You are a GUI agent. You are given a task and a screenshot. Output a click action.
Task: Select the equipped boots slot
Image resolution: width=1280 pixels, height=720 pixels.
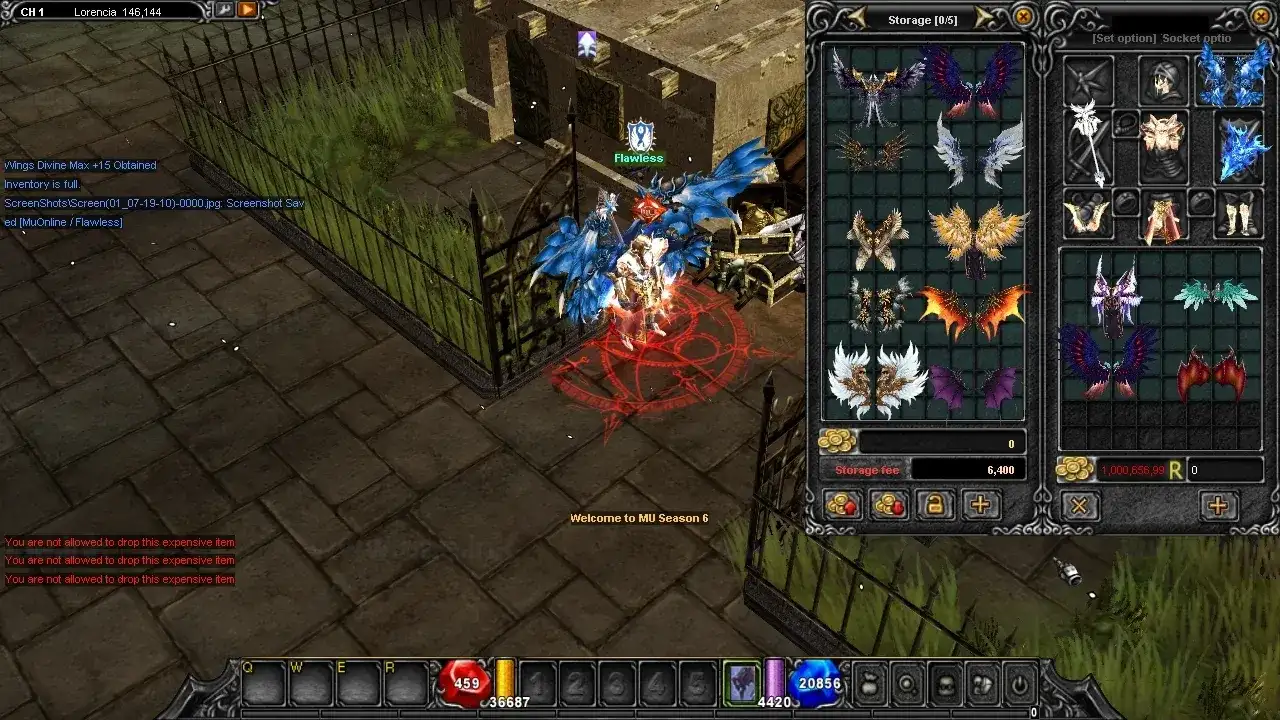pos(1239,213)
